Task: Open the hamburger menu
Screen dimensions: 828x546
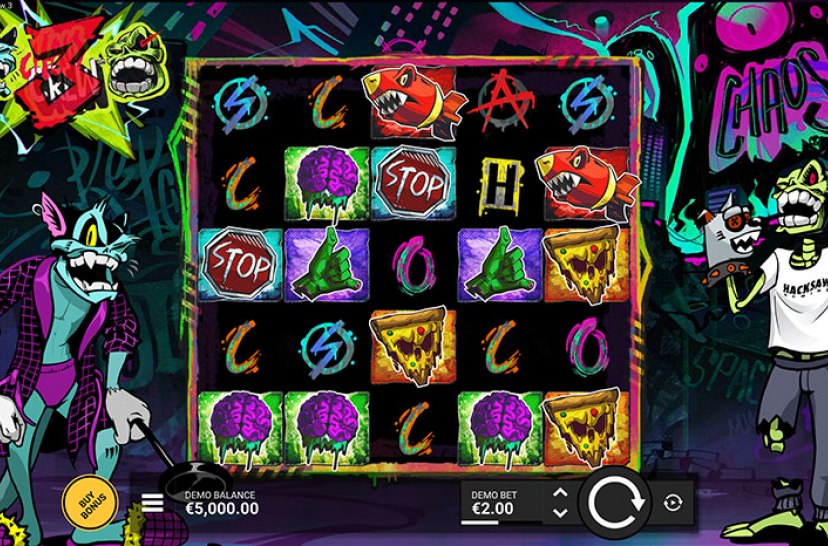Action: pyautogui.click(x=152, y=502)
